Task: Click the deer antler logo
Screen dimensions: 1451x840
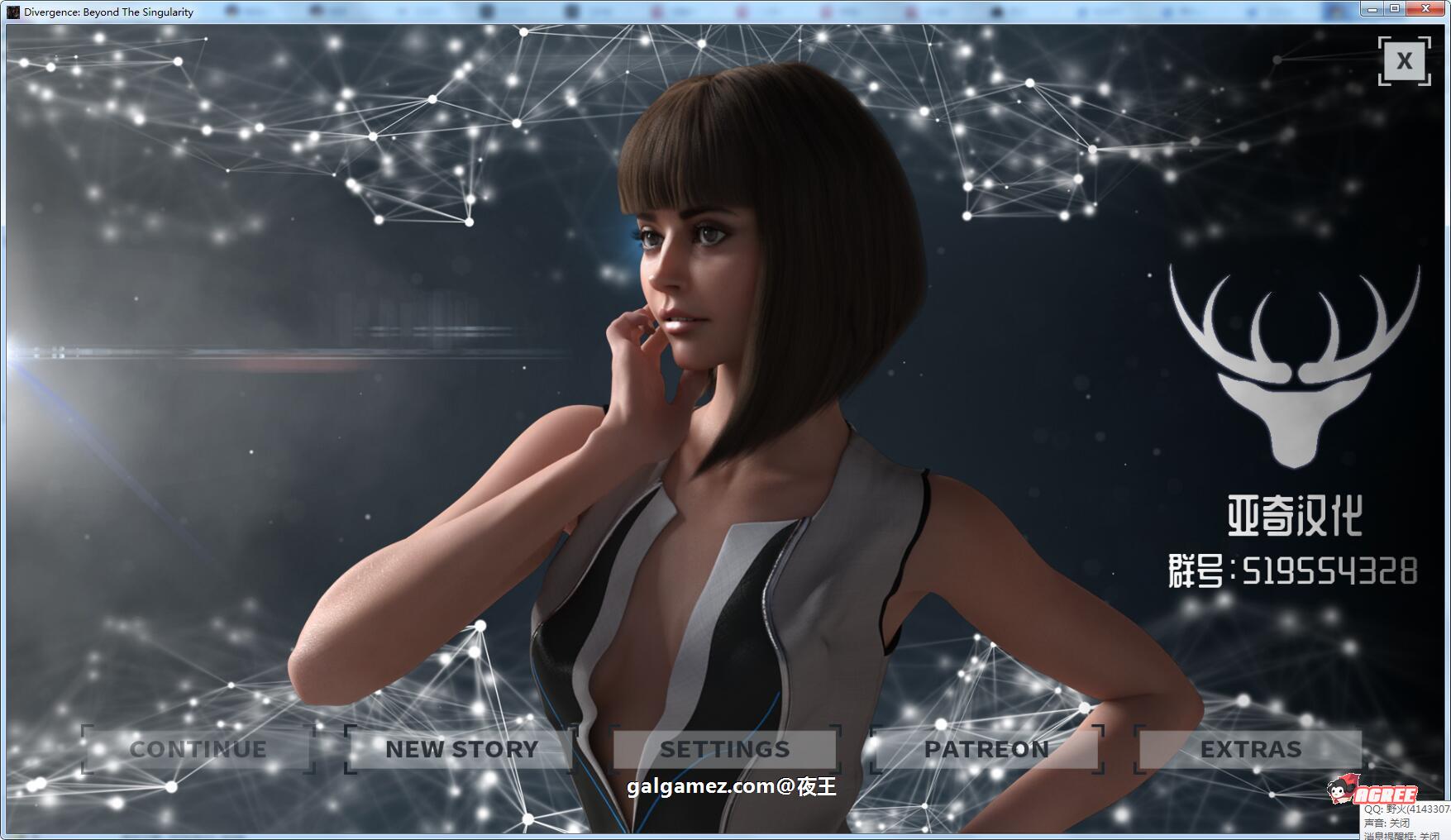Action: [1292, 366]
